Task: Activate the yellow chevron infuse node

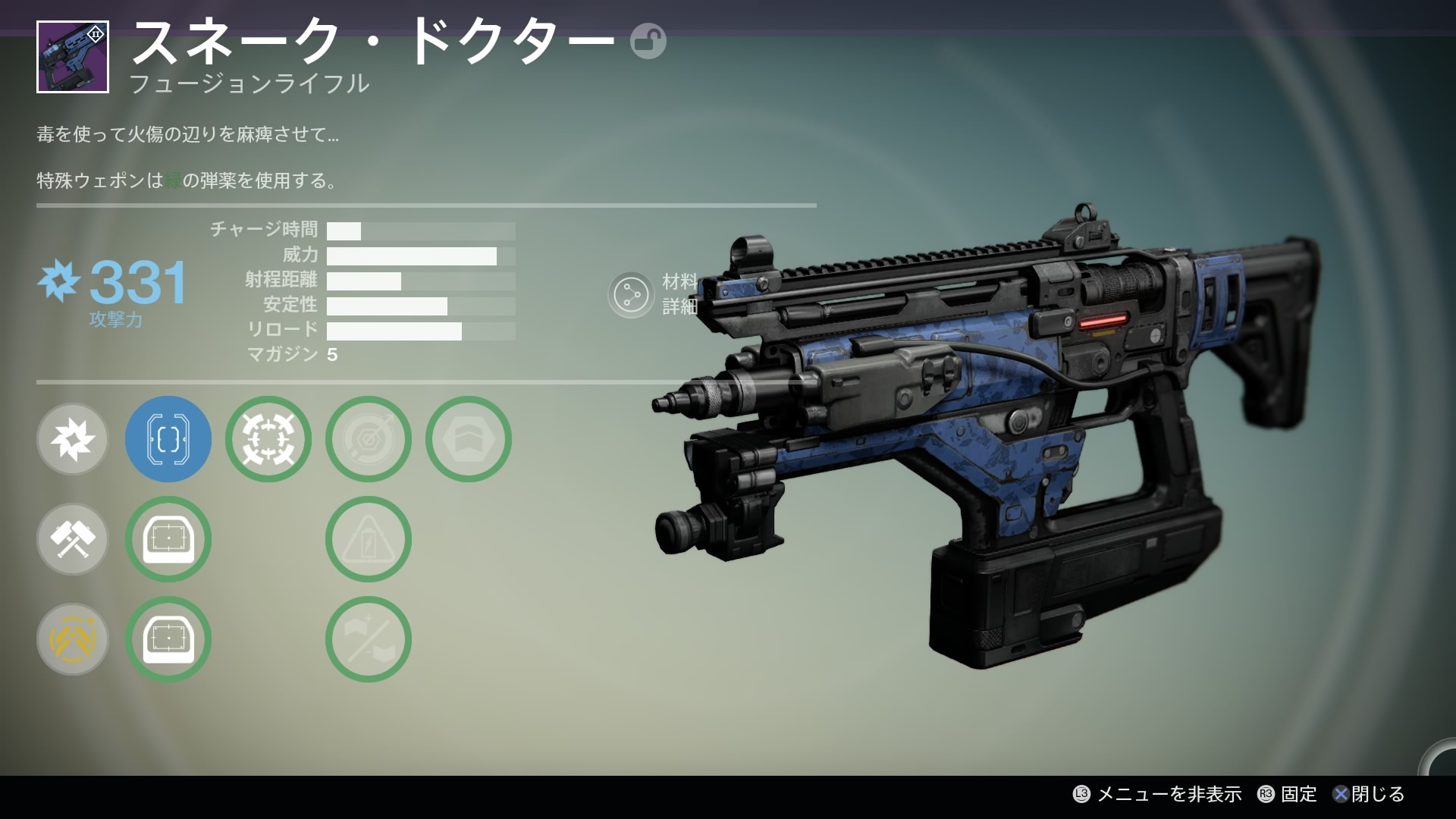Action: pyautogui.click(x=73, y=639)
